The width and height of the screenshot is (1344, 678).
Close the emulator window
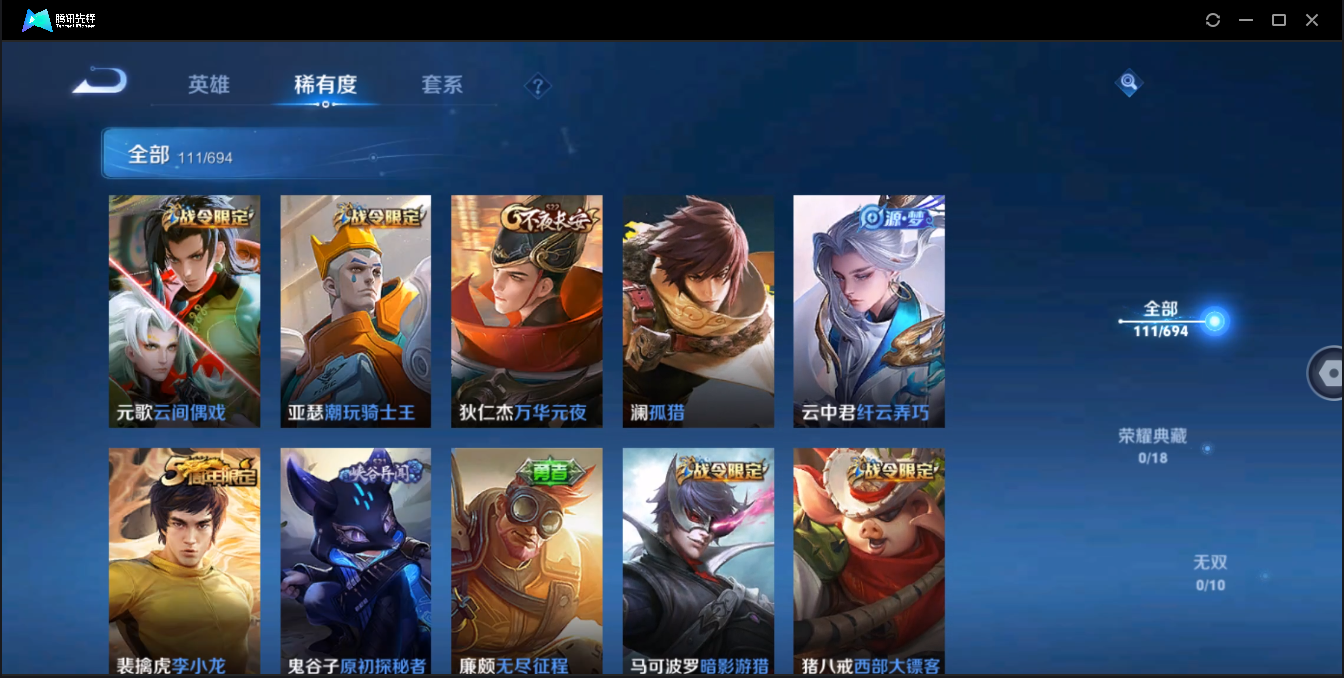point(1312,20)
